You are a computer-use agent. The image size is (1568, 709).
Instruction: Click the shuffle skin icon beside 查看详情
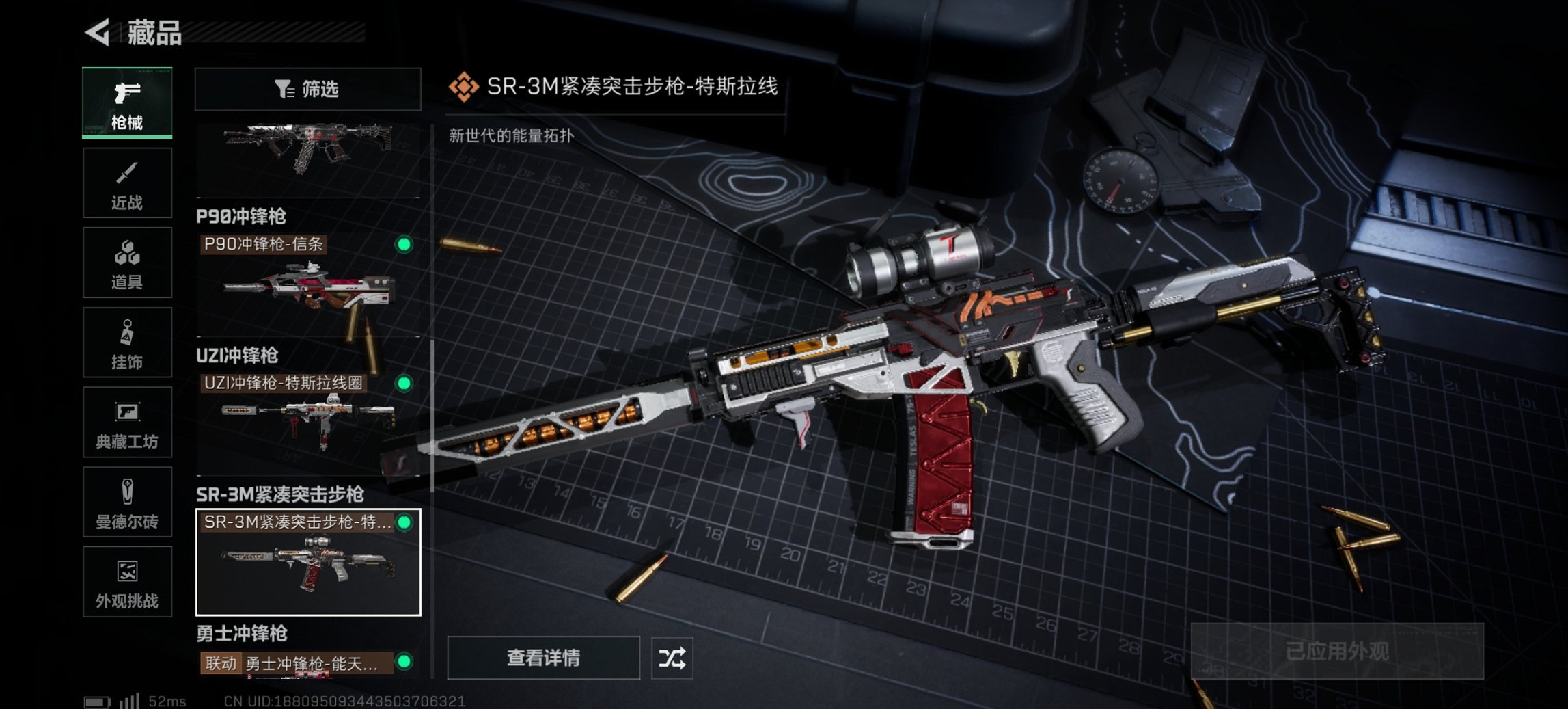(x=673, y=658)
